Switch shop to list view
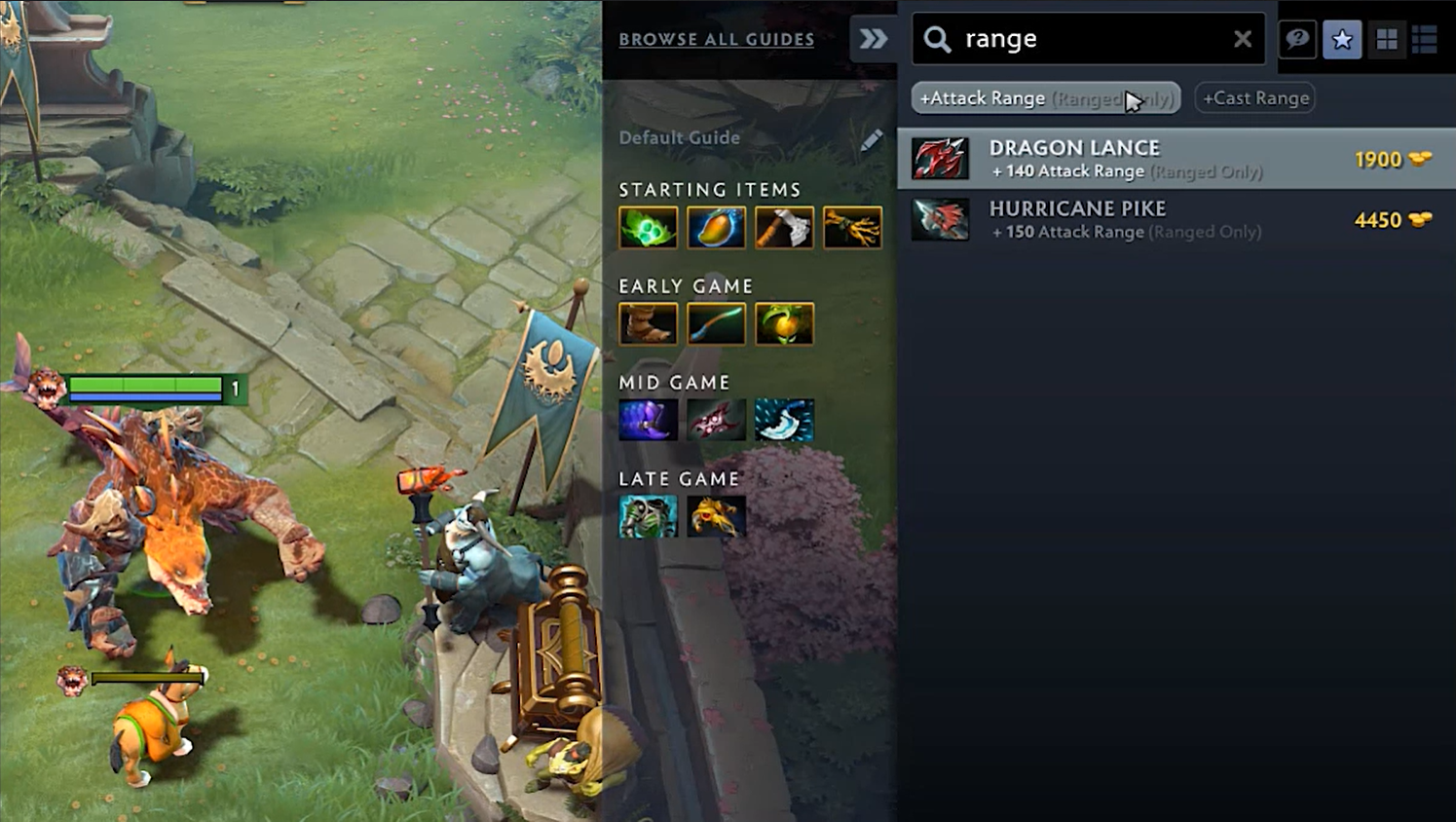 point(1425,39)
